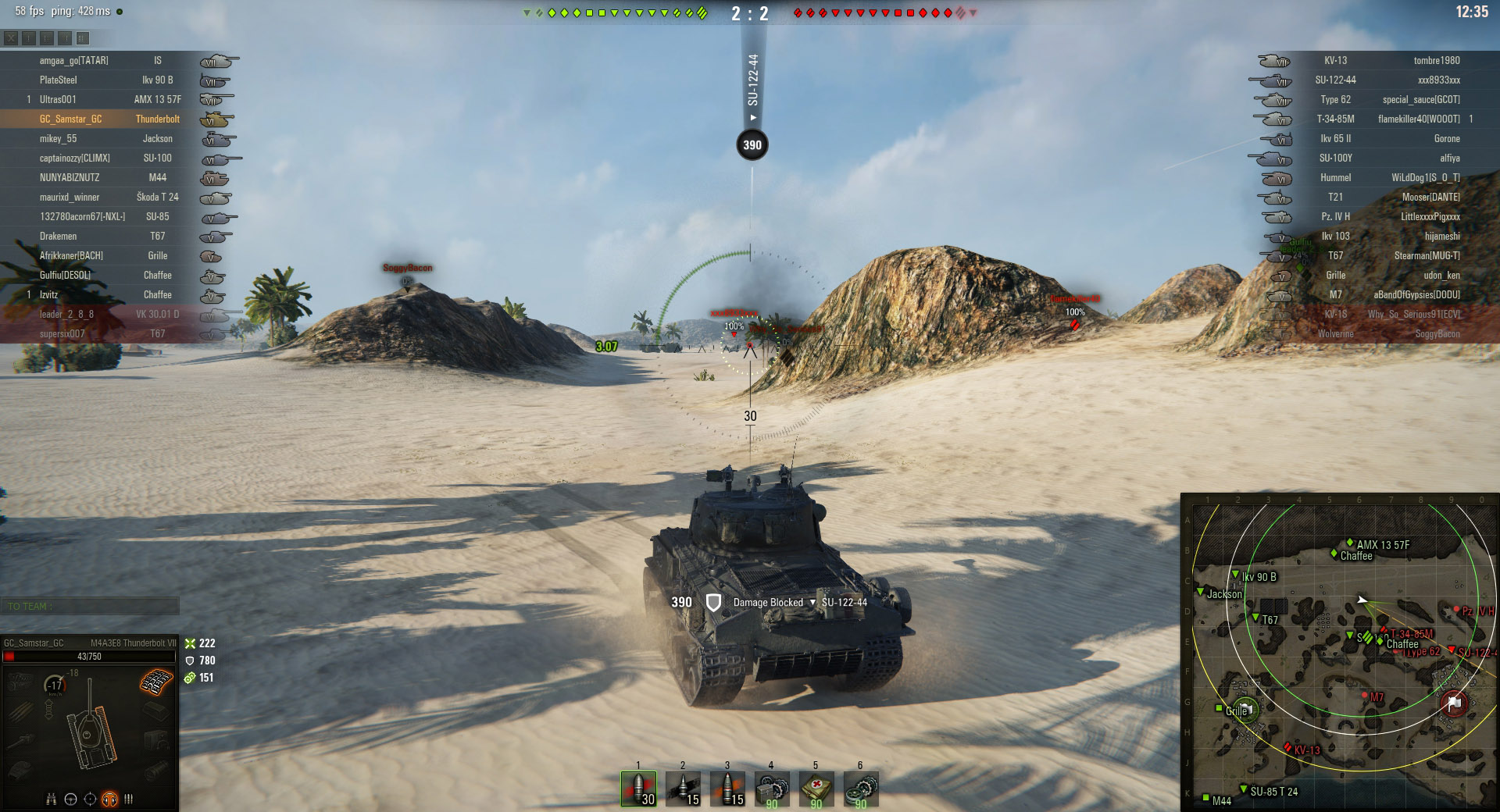Choose the pointed-tip shell in slot 2

683,789
